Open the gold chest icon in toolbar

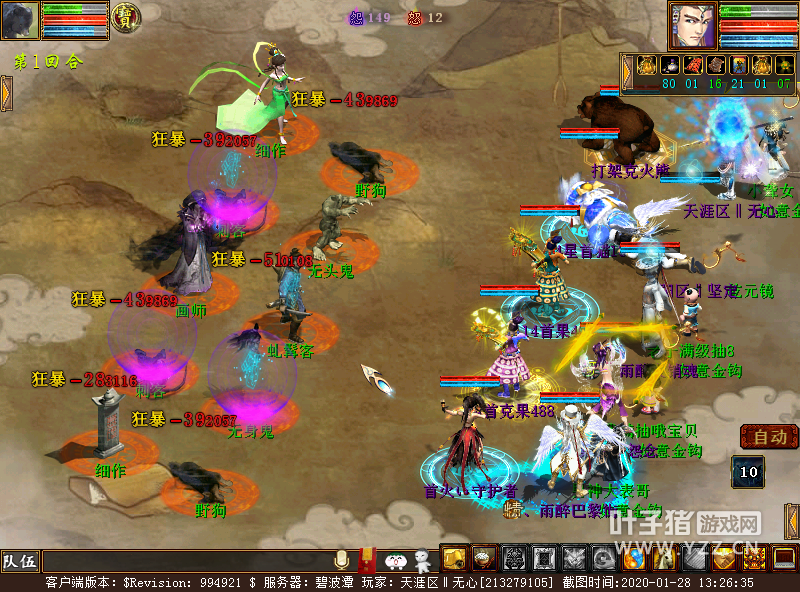[454, 558]
